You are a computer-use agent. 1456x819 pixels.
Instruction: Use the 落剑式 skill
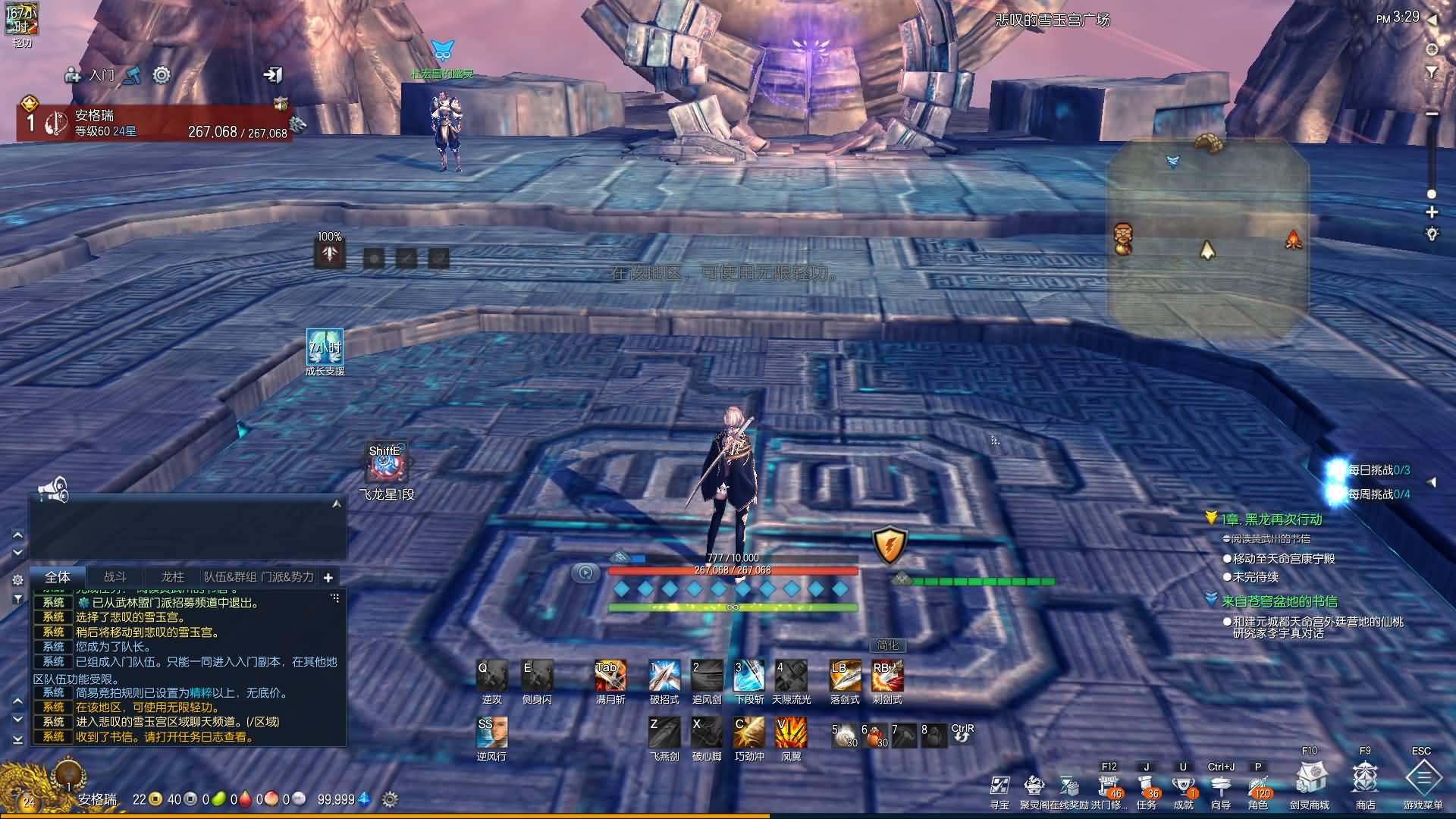coord(845,676)
